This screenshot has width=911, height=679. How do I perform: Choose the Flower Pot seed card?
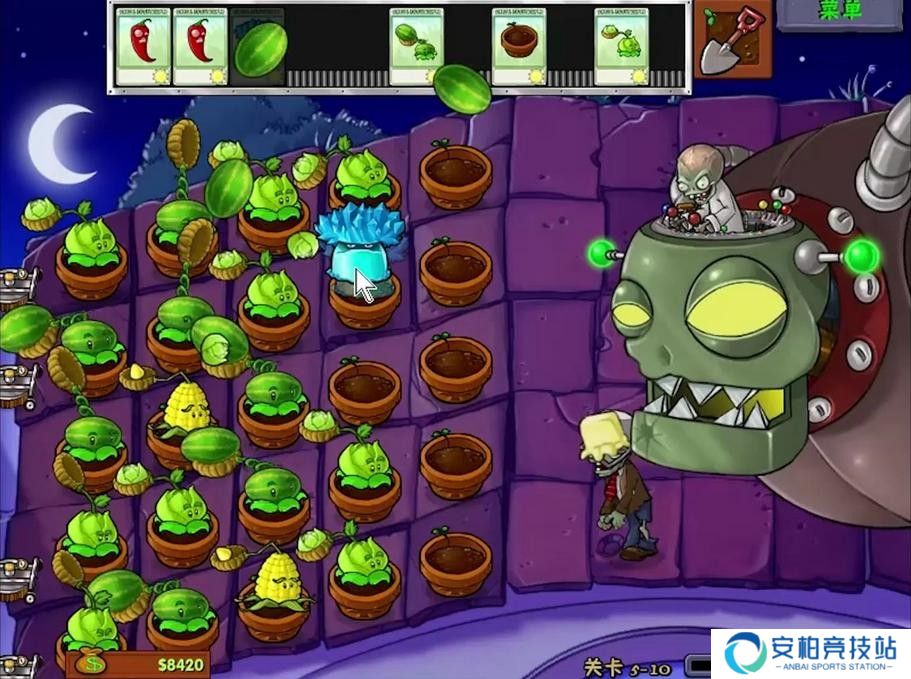(x=519, y=46)
